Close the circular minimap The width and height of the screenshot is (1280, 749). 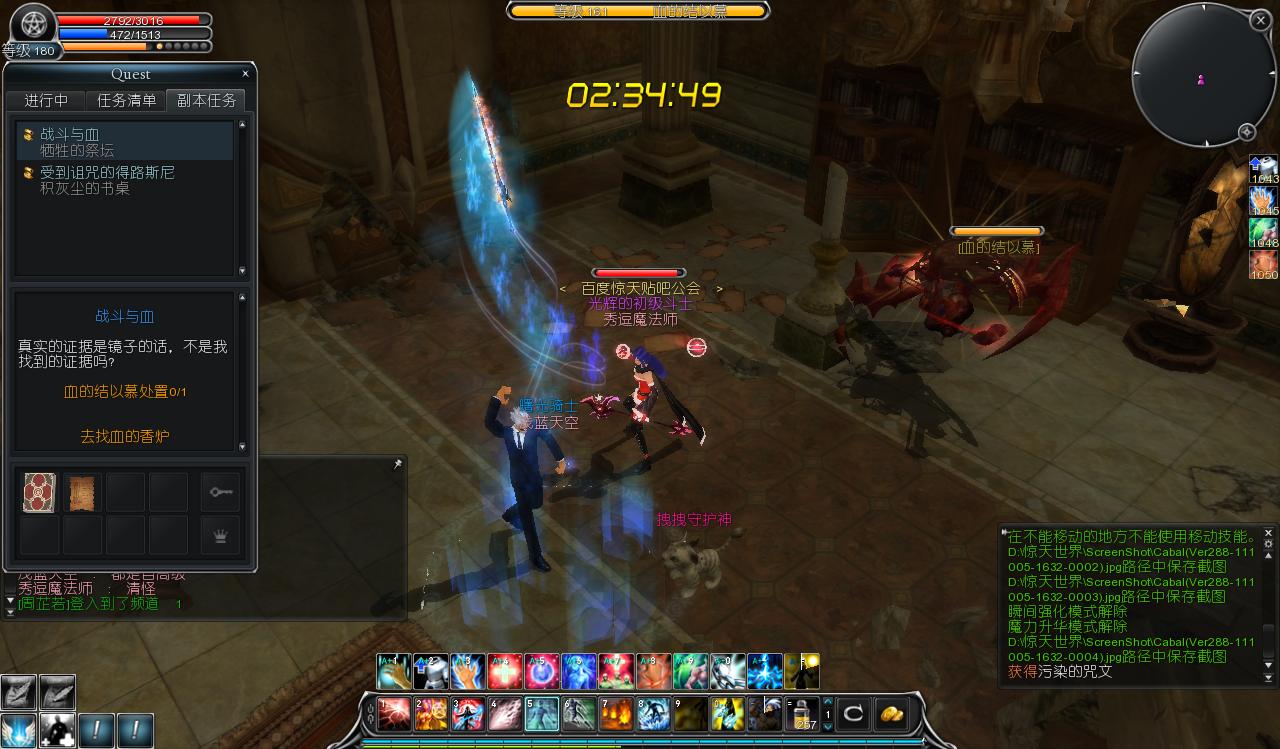(x=1259, y=19)
